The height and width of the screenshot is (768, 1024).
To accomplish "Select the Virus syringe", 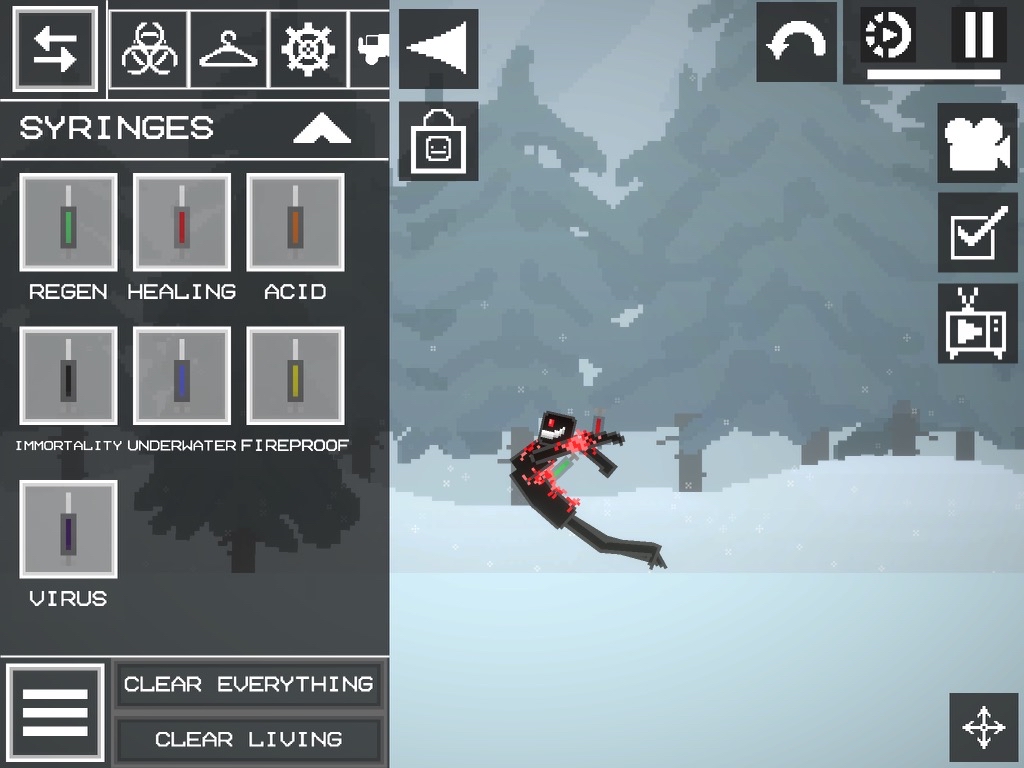I will coord(68,529).
